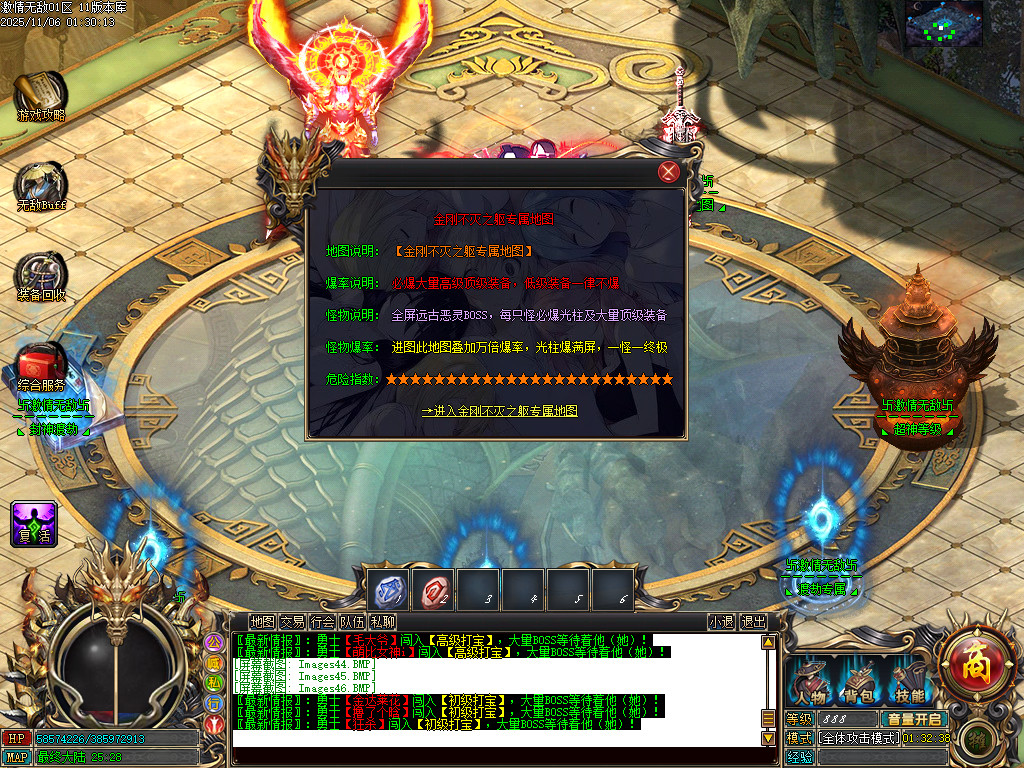Switch to 私聊 private chat
The width and height of the screenshot is (1024, 768).
(382, 622)
